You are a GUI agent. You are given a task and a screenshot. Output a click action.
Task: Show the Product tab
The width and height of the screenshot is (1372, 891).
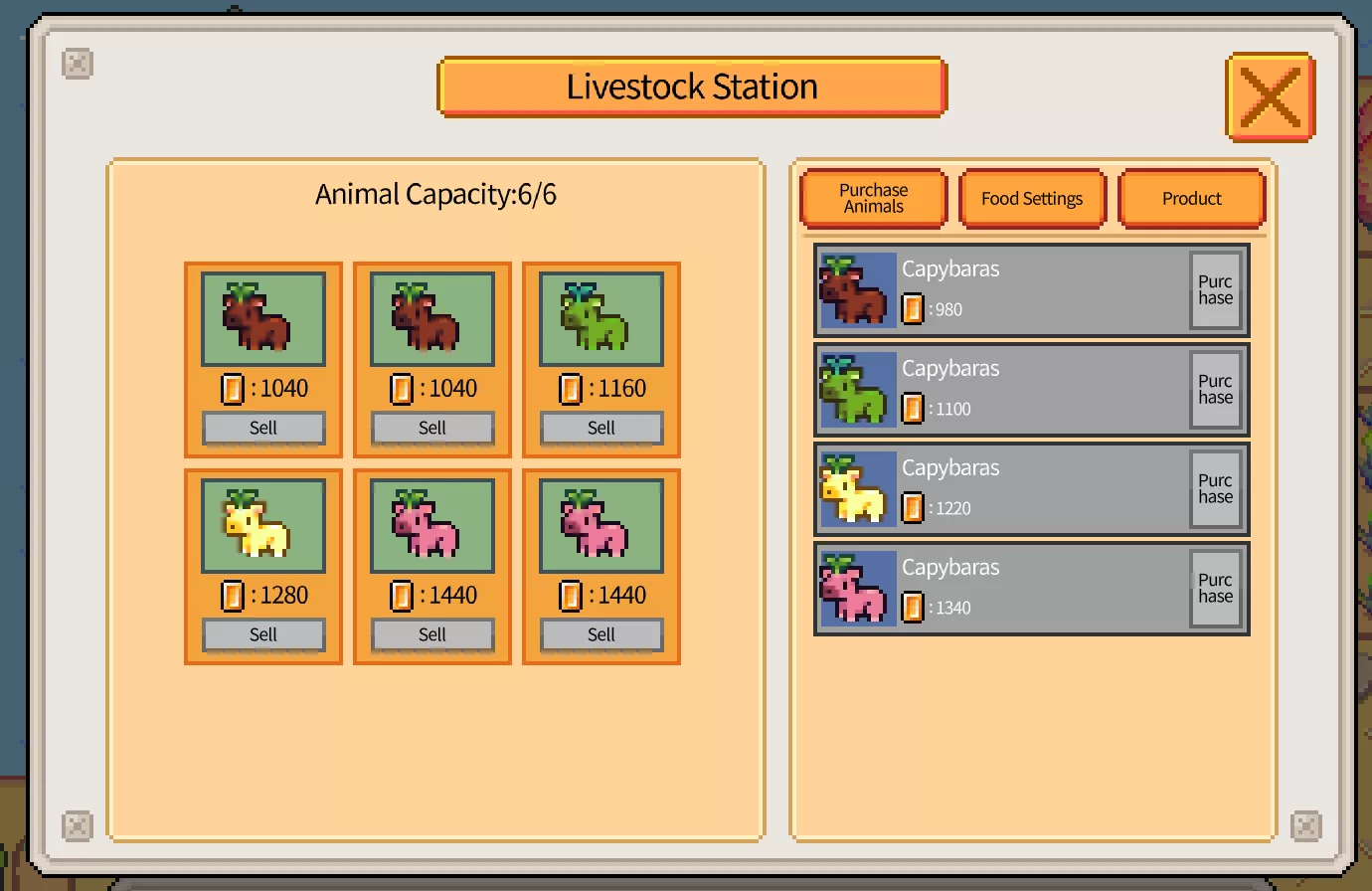[x=1191, y=198]
